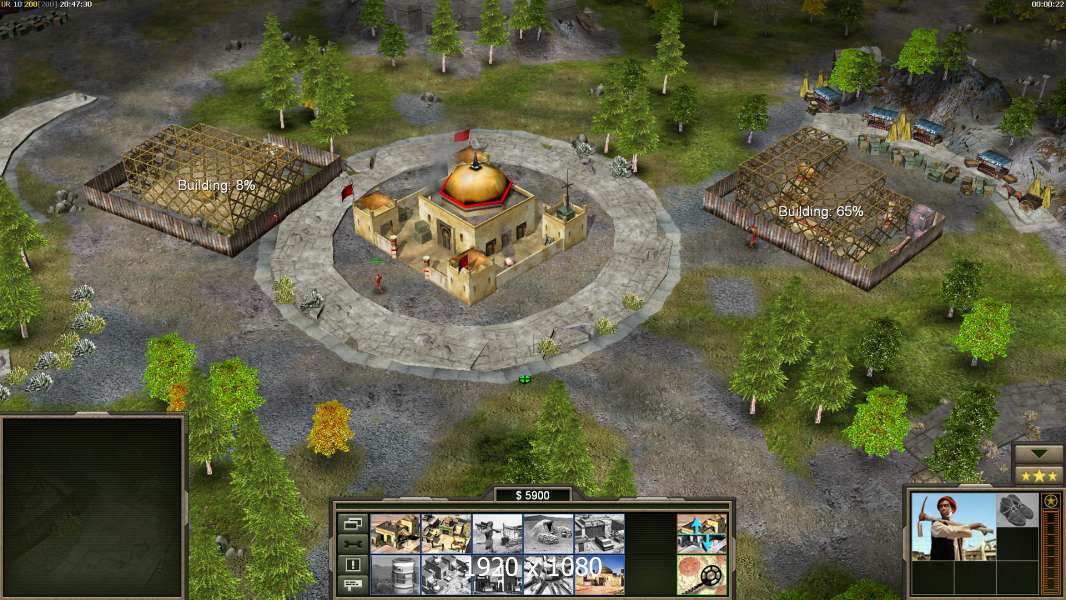
Task: Open the chat speech-bubble button
Action: [x=351, y=585]
